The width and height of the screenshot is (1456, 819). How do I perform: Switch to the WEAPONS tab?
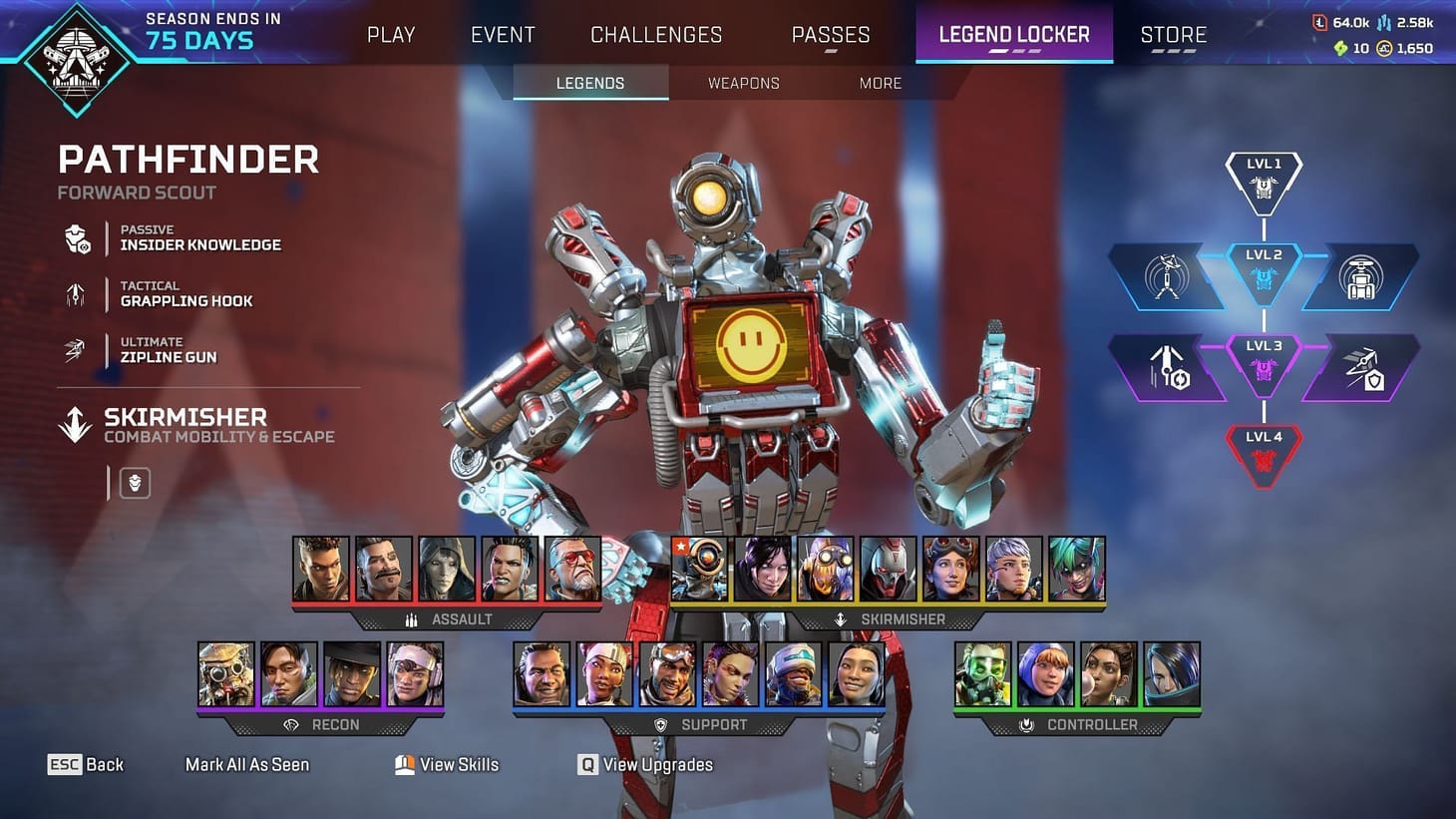click(x=743, y=83)
